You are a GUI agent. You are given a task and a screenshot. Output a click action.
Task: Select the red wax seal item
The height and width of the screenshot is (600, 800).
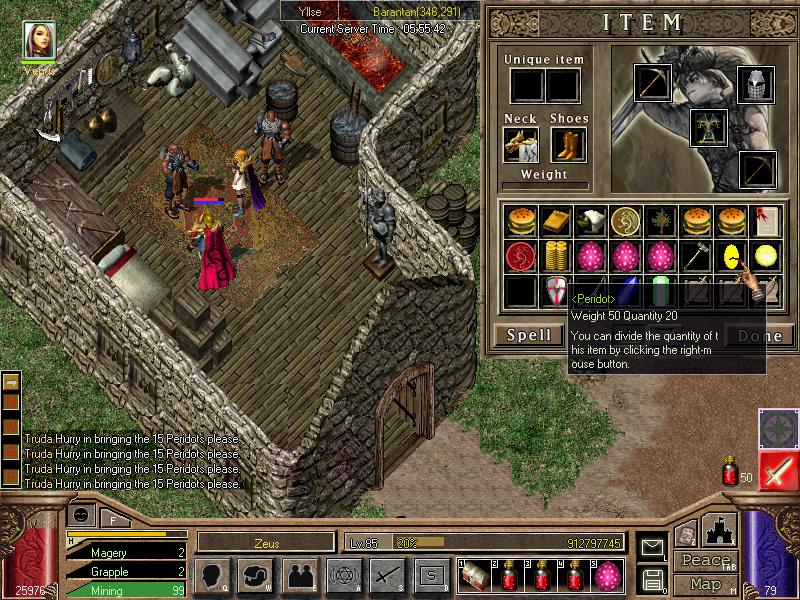coord(519,255)
